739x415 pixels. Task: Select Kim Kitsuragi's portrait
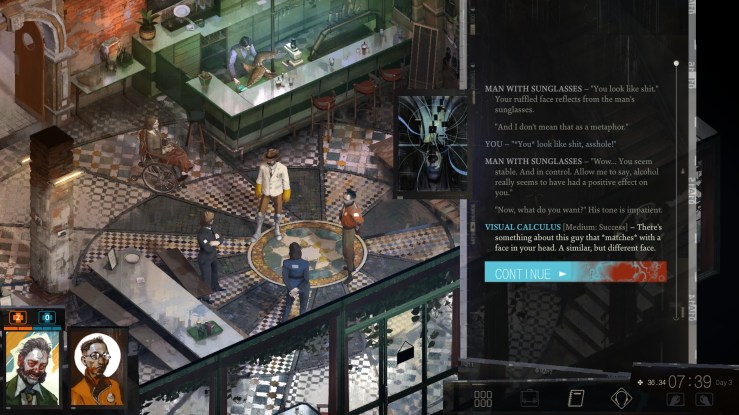click(97, 367)
